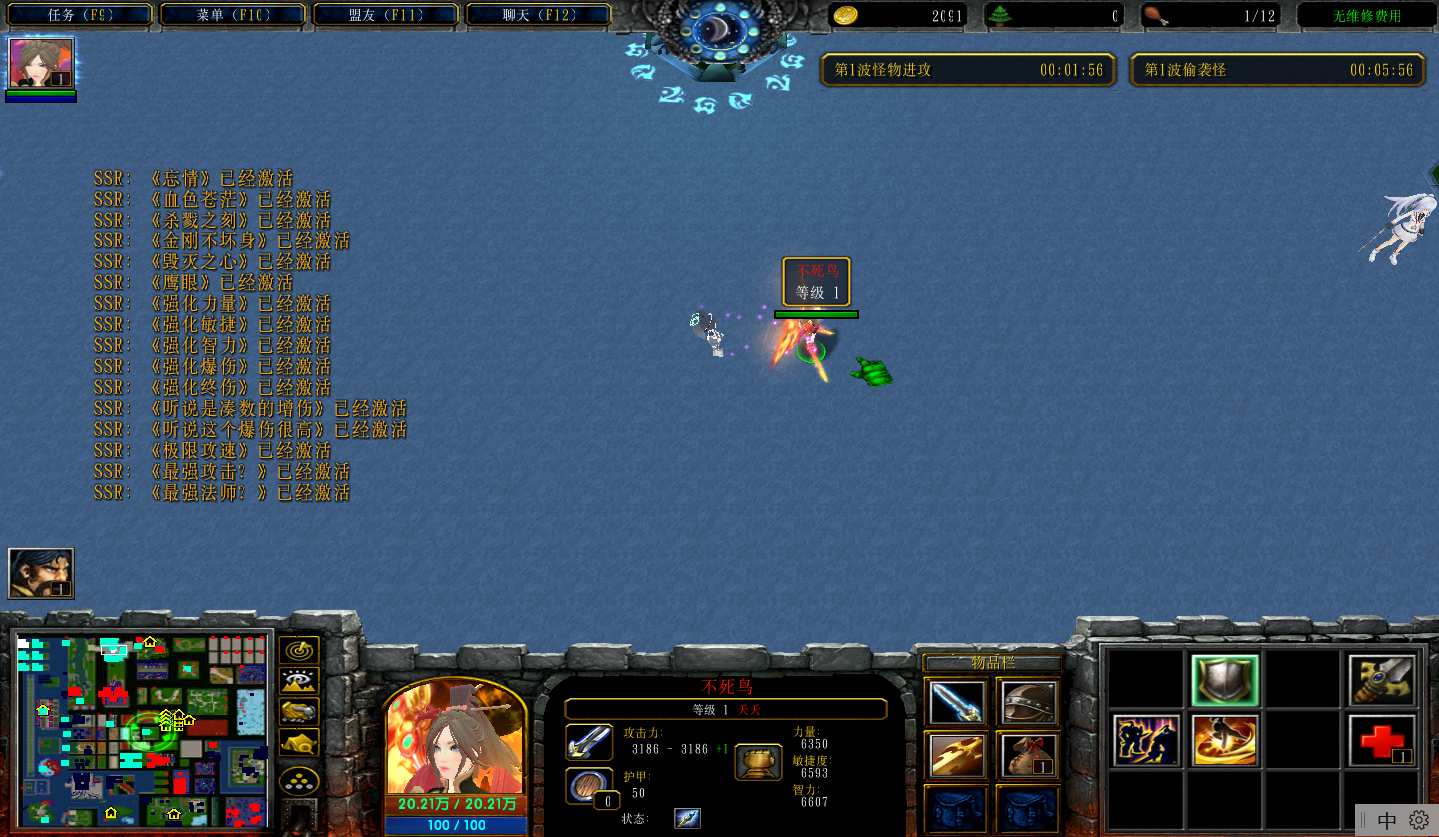Click the 不死鸟 hero portrait

[x=456, y=738]
